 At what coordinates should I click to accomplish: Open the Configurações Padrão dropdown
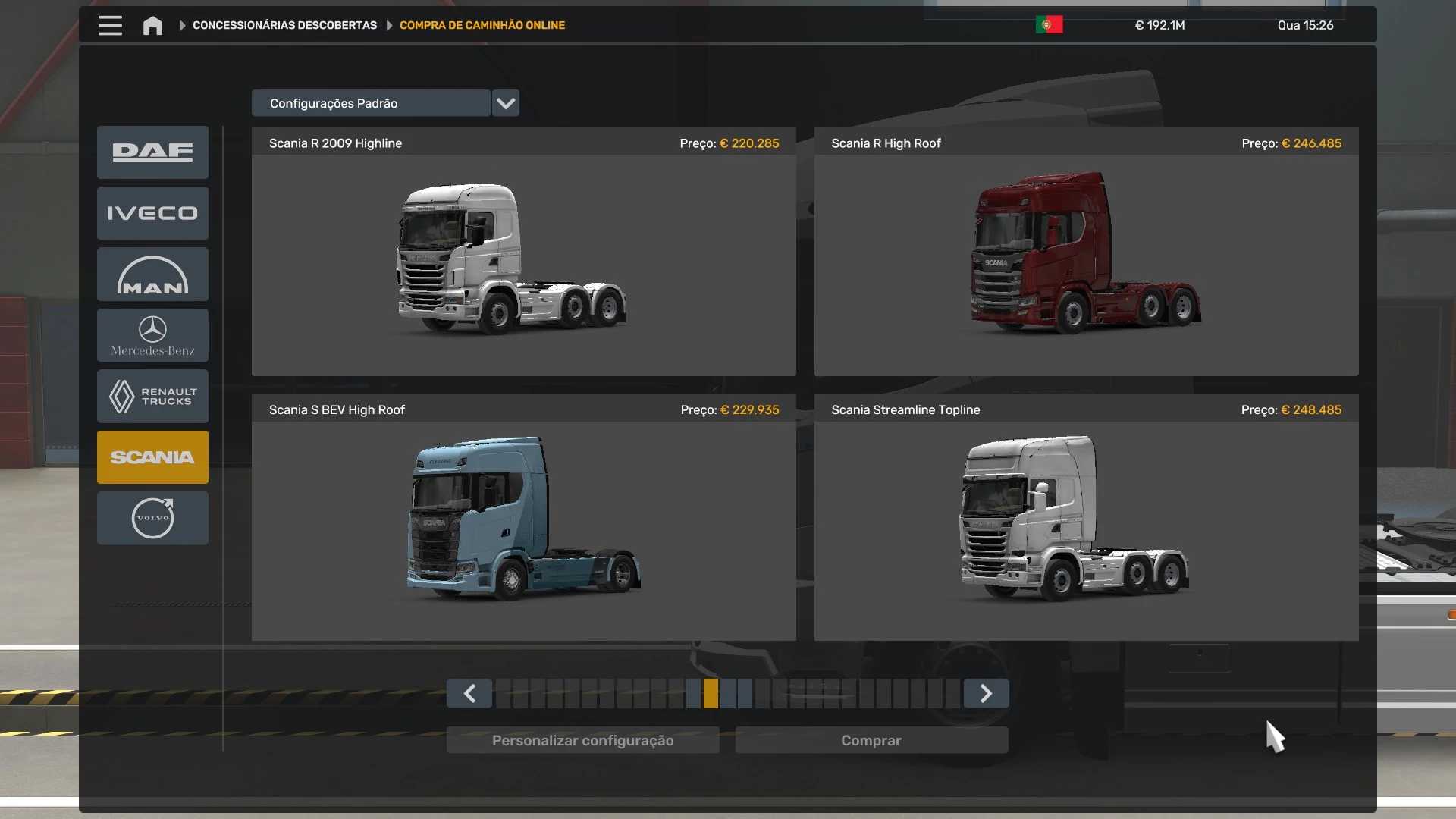[505, 103]
